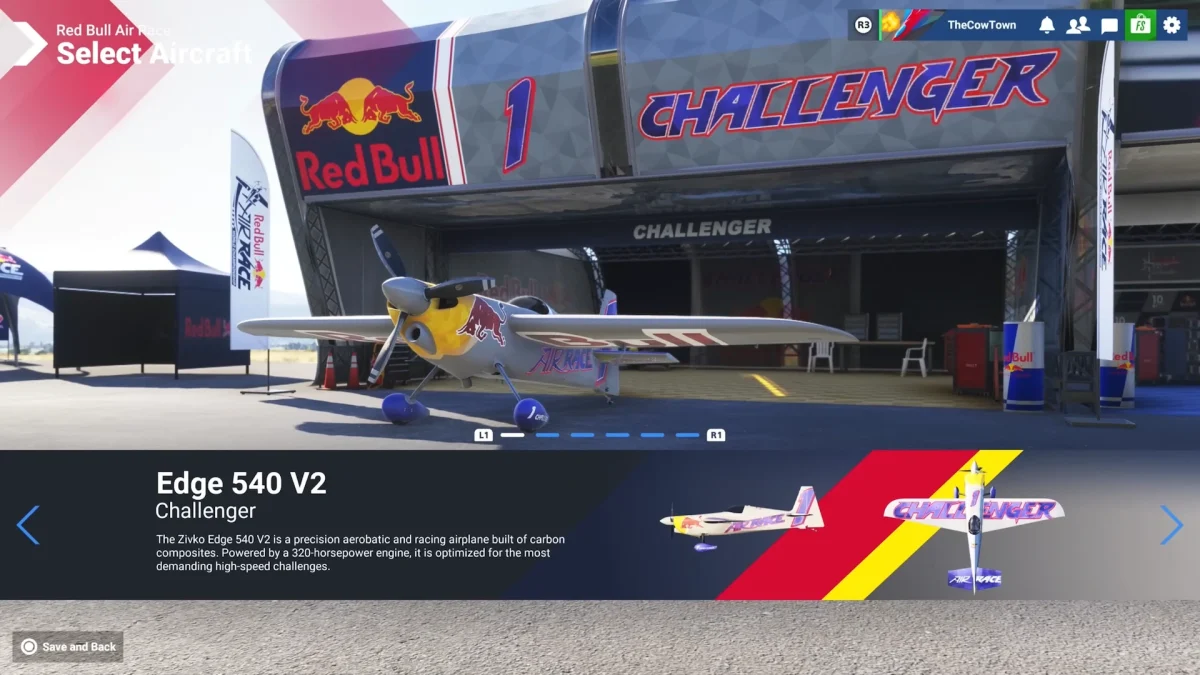Open TheCowTown player profile
The image size is (1200, 675).
[980, 25]
